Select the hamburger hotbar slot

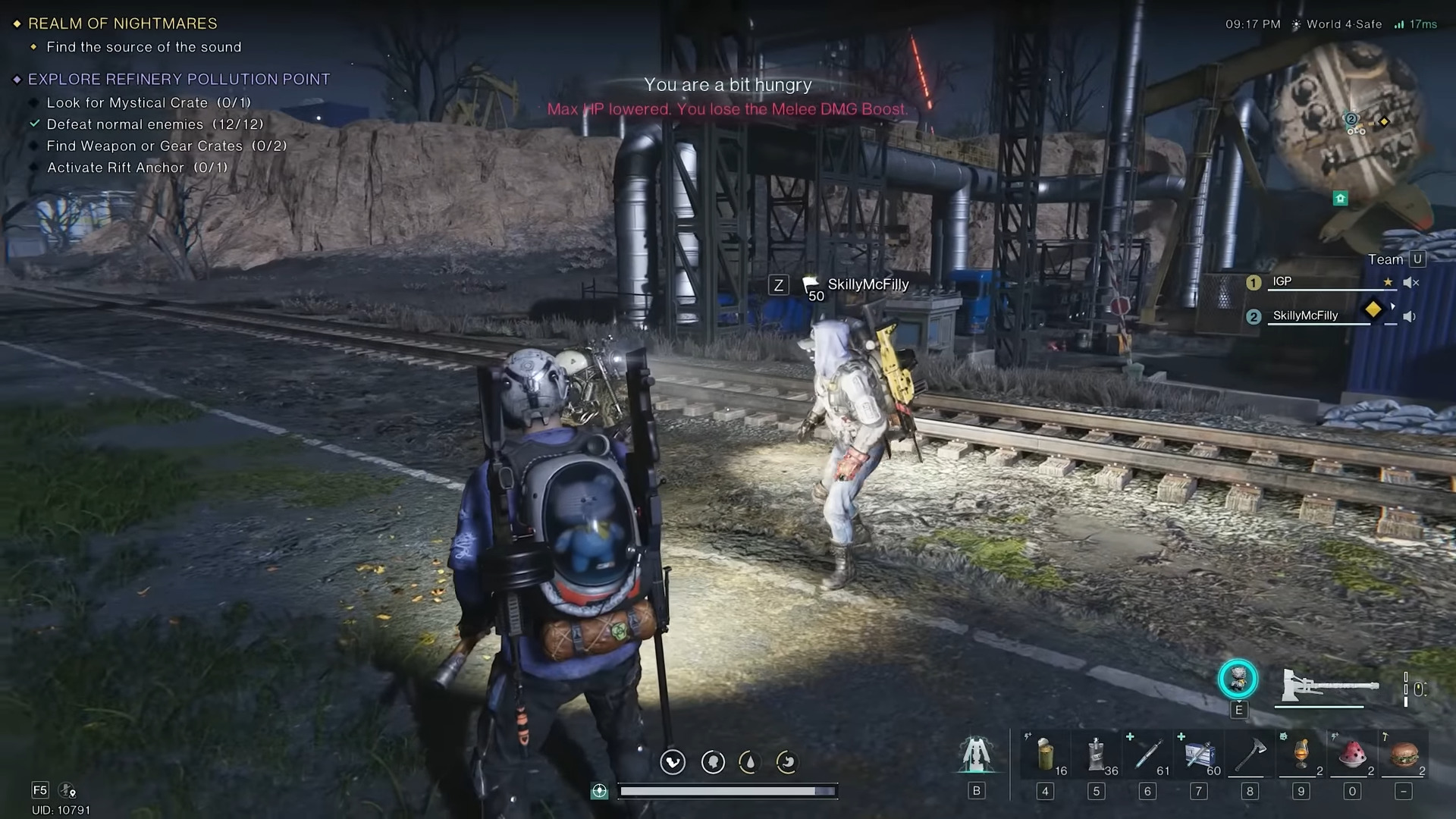pos(1404,755)
